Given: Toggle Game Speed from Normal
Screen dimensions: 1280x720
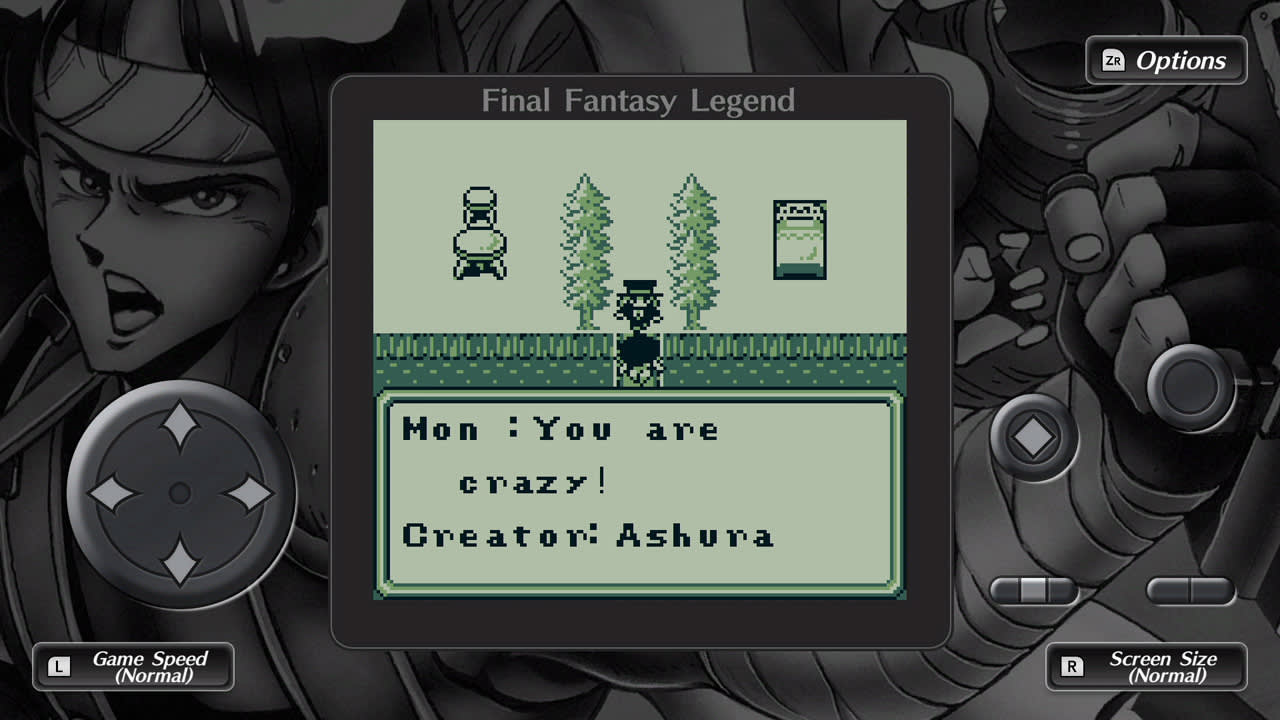Looking at the screenshot, I should [133, 666].
